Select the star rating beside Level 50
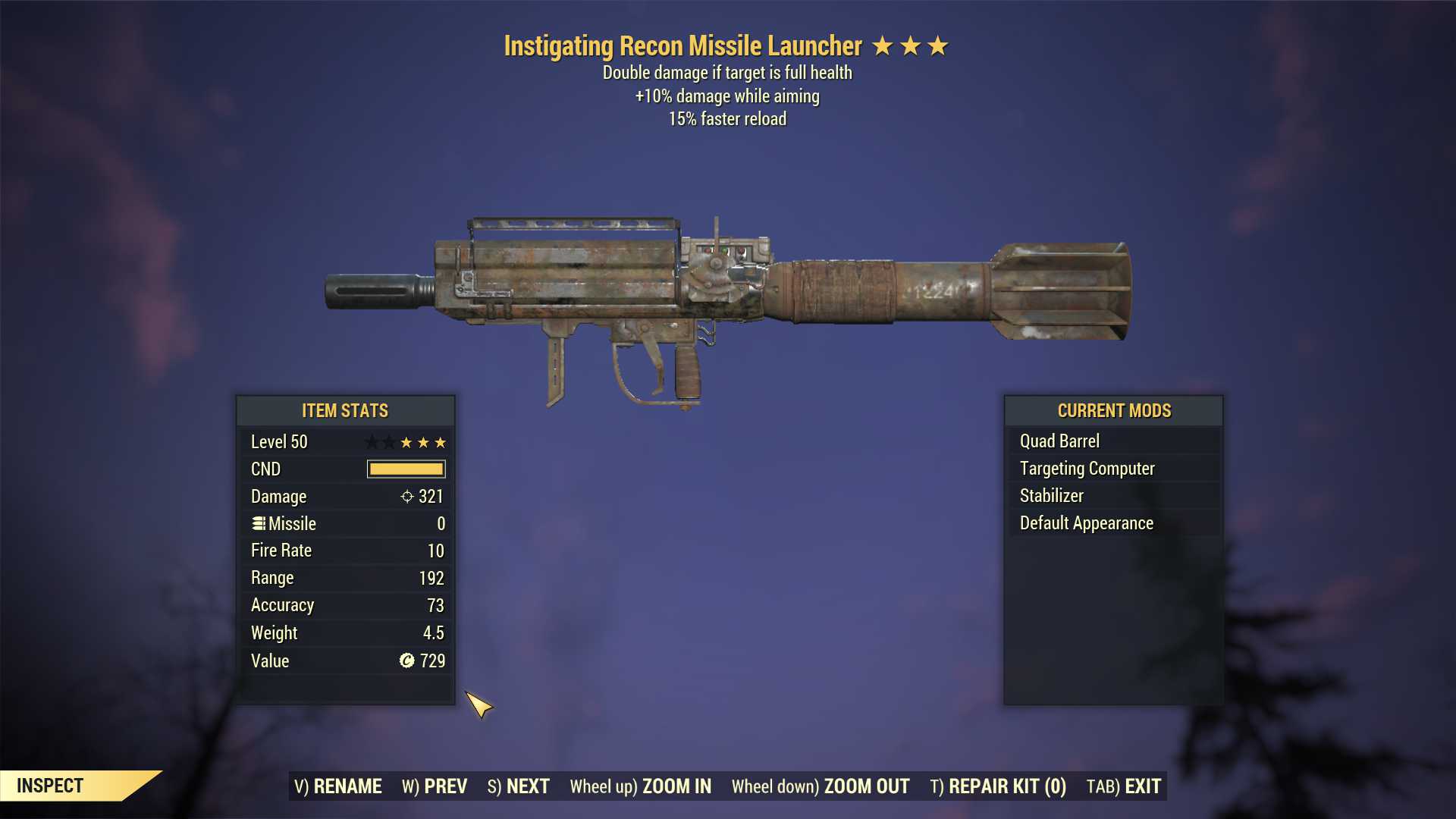The image size is (1456, 819). [406, 442]
